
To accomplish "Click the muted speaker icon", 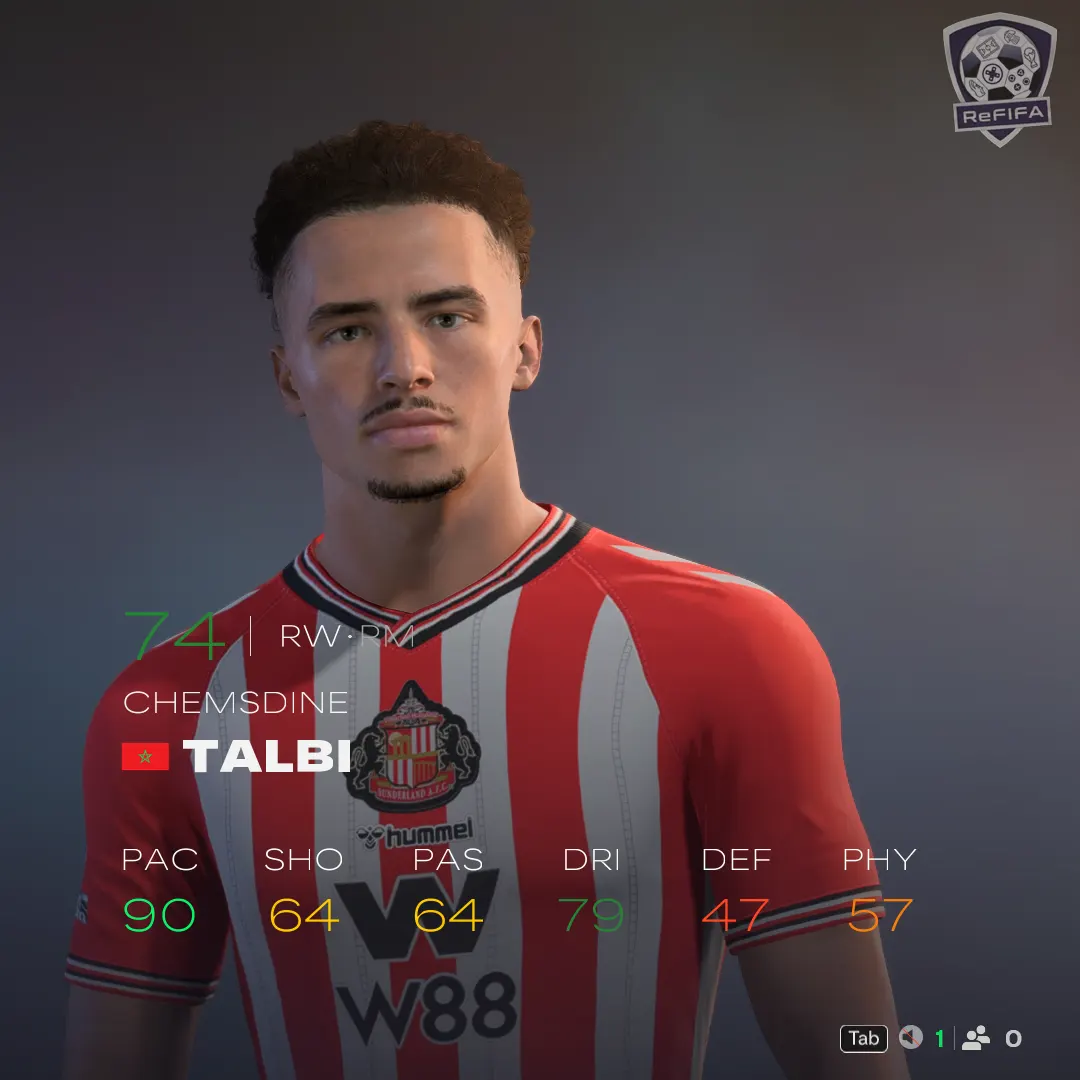I will click(x=910, y=1038).
